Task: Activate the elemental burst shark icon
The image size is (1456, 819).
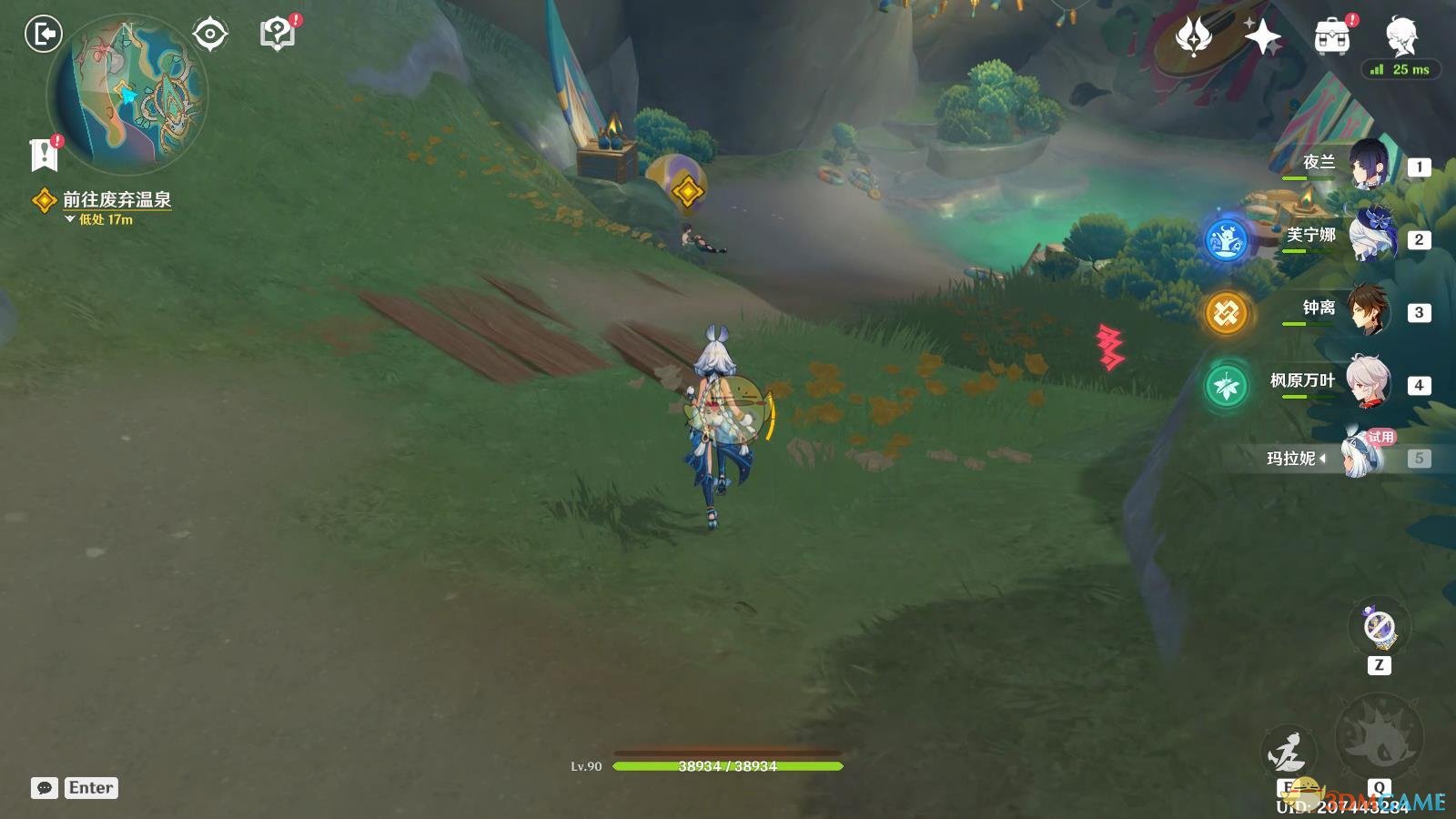Action: pyautogui.click(x=1379, y=737)
